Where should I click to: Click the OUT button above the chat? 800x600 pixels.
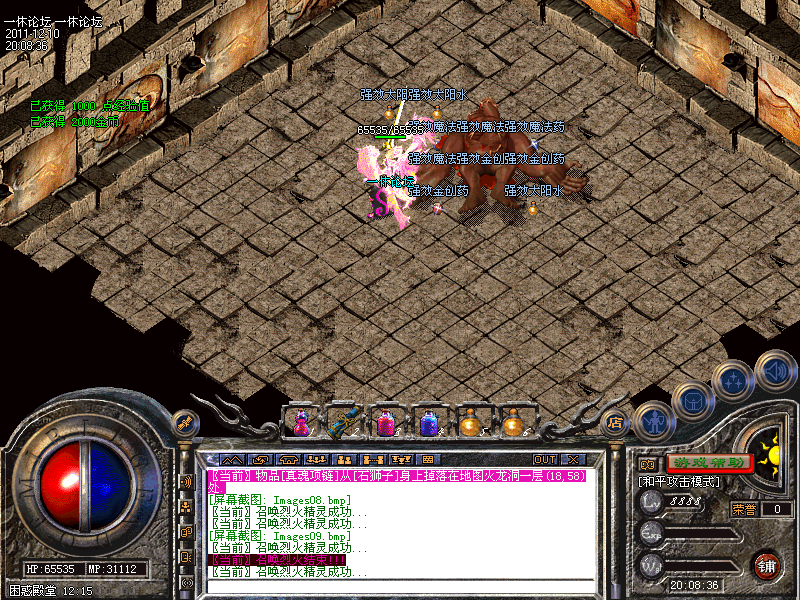pos(545,459)
